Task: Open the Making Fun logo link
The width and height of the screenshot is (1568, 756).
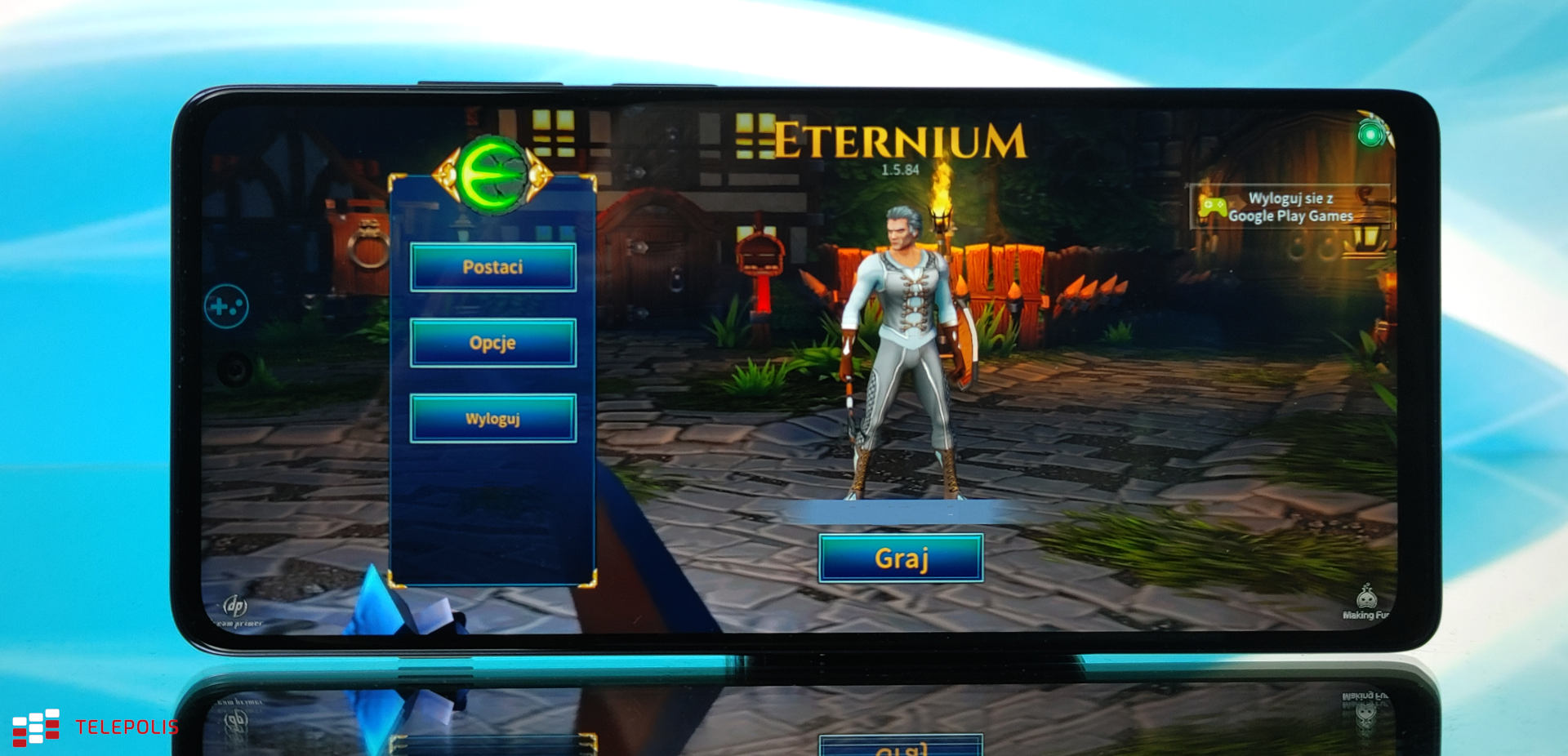Action: coord(1366,603)
